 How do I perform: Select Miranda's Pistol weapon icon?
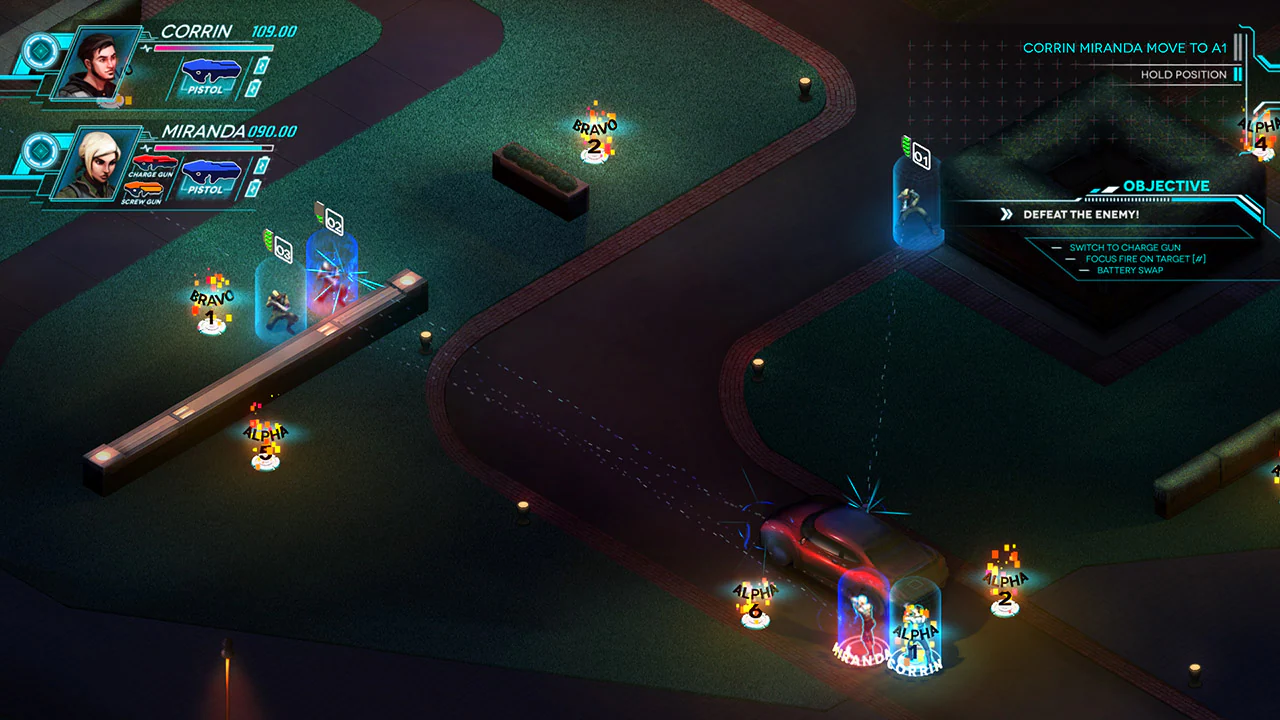tap(211, 170)
